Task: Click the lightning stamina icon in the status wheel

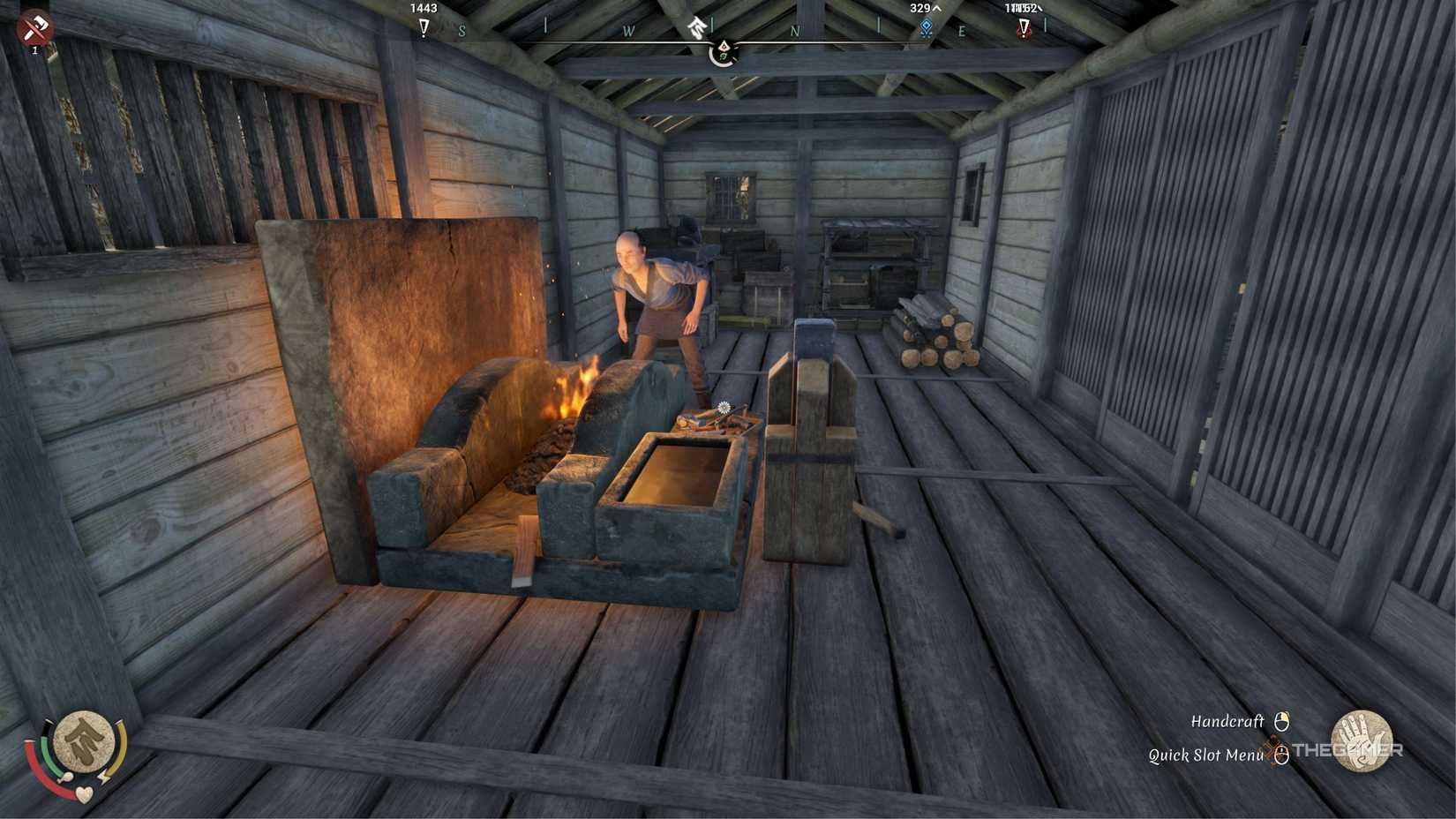Action: coord(102,777)
